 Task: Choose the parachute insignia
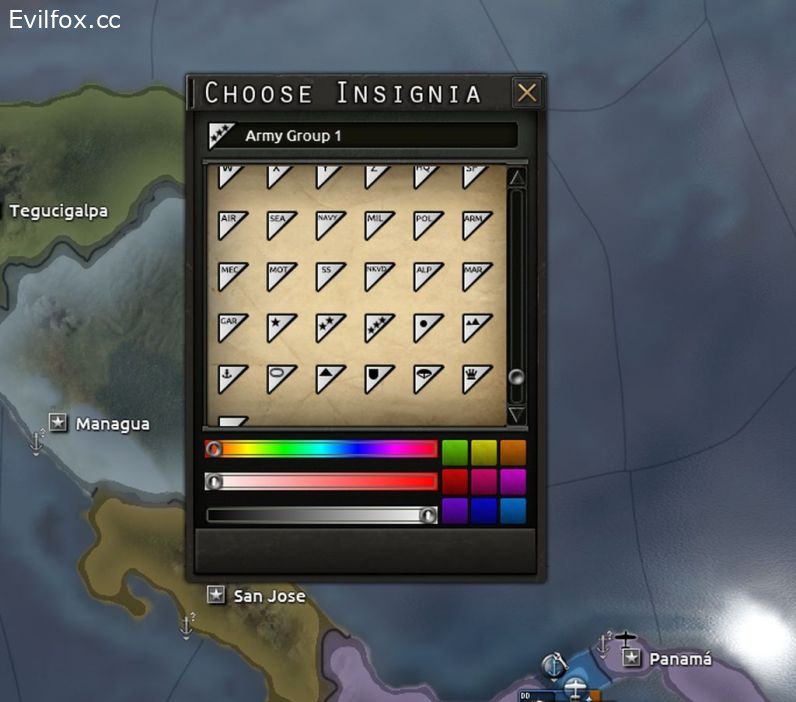(428, 379)
